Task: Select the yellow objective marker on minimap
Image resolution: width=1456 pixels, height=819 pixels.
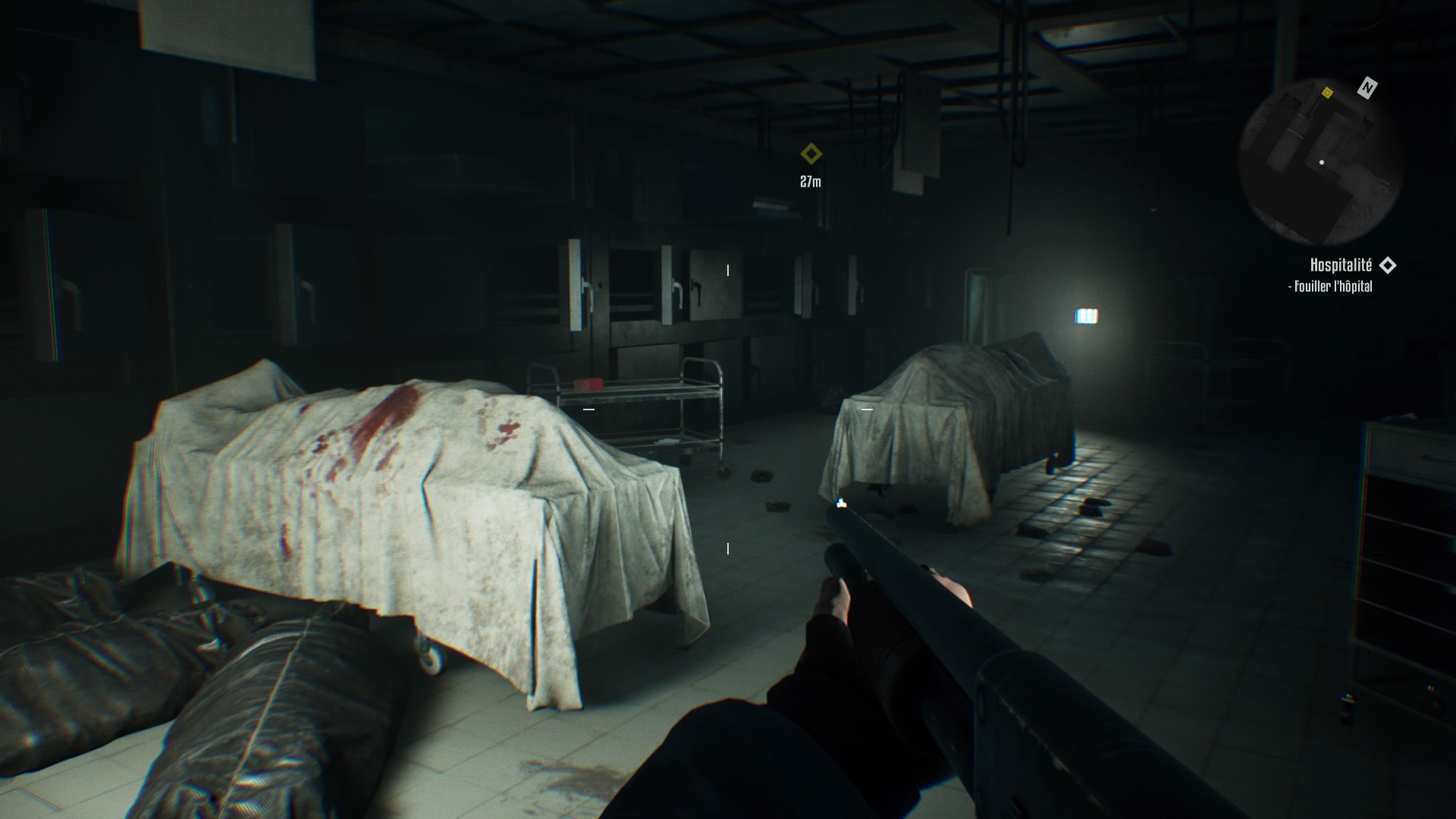Action: point(1327,93)
